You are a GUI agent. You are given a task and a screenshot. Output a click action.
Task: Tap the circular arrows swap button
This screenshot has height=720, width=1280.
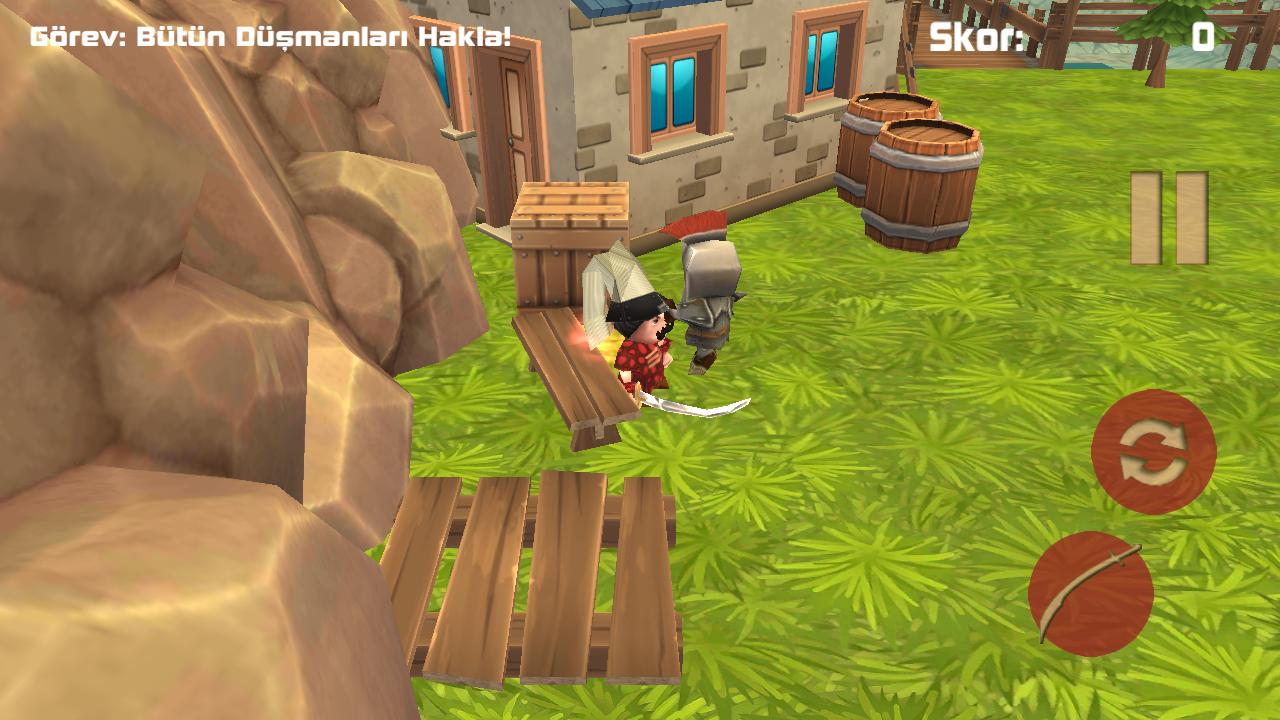1153,452
